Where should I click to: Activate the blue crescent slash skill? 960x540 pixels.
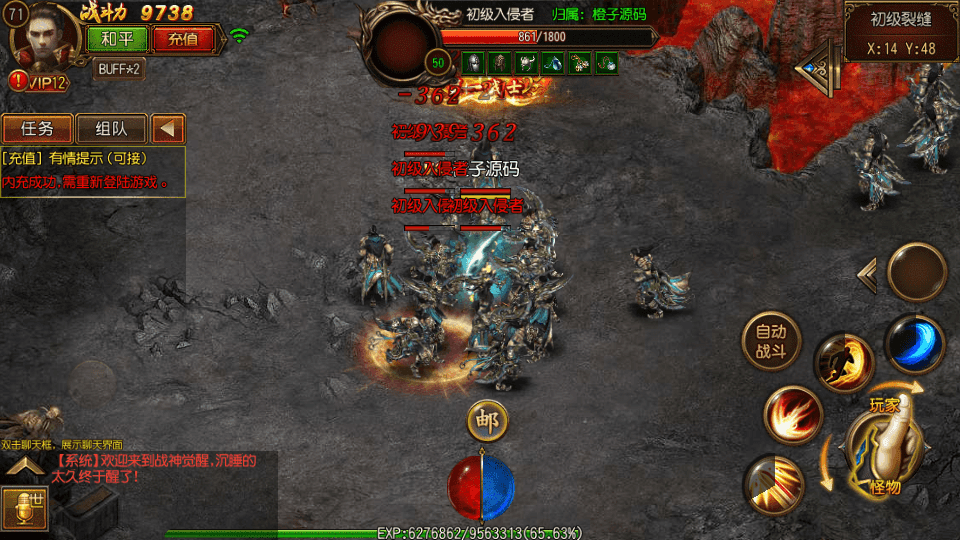coord(914,341)
